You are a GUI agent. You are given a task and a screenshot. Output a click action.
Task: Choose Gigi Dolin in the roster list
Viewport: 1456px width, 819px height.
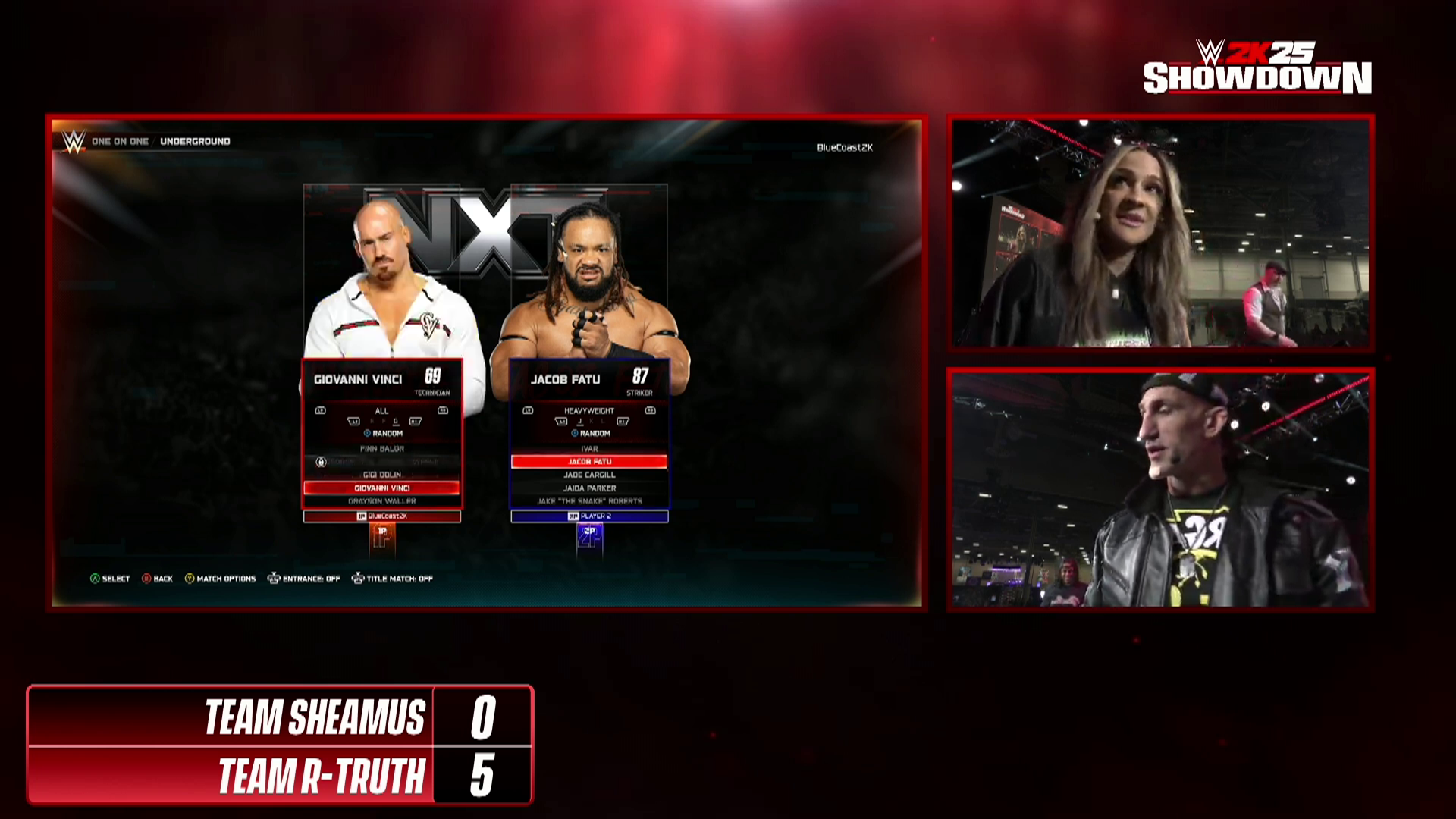click(x=381, y=475)
